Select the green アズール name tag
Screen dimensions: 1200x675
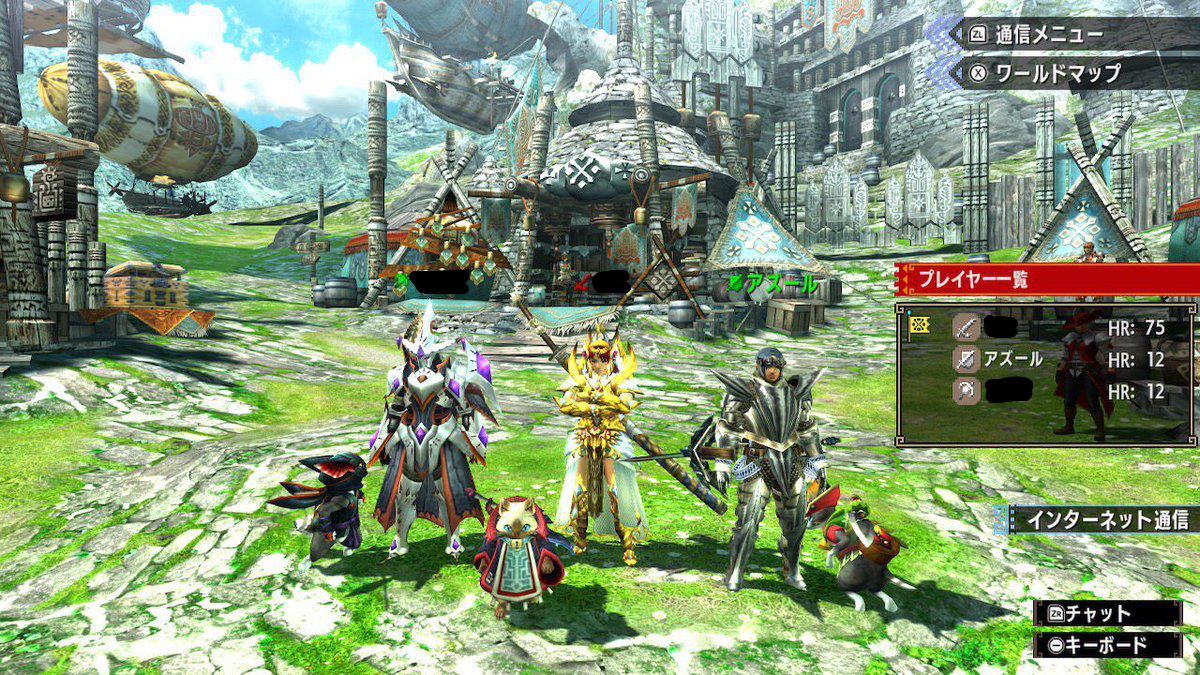pyautogui.click(x=775, y=285)
